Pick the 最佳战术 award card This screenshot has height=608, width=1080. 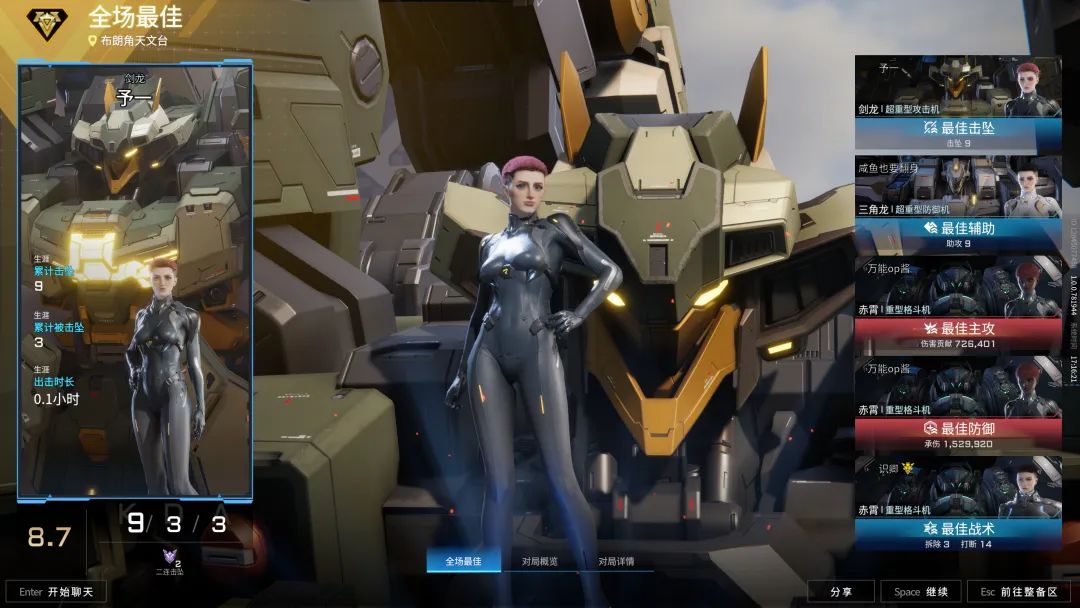[957, 503]
